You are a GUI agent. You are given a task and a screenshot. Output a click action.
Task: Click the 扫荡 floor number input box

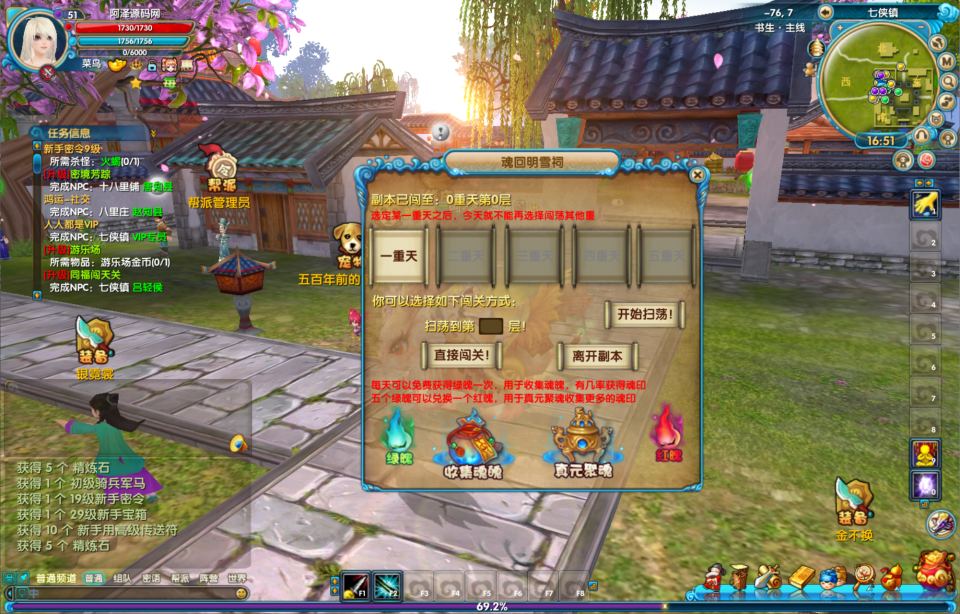pyautogui.click(x=490, y=326)
